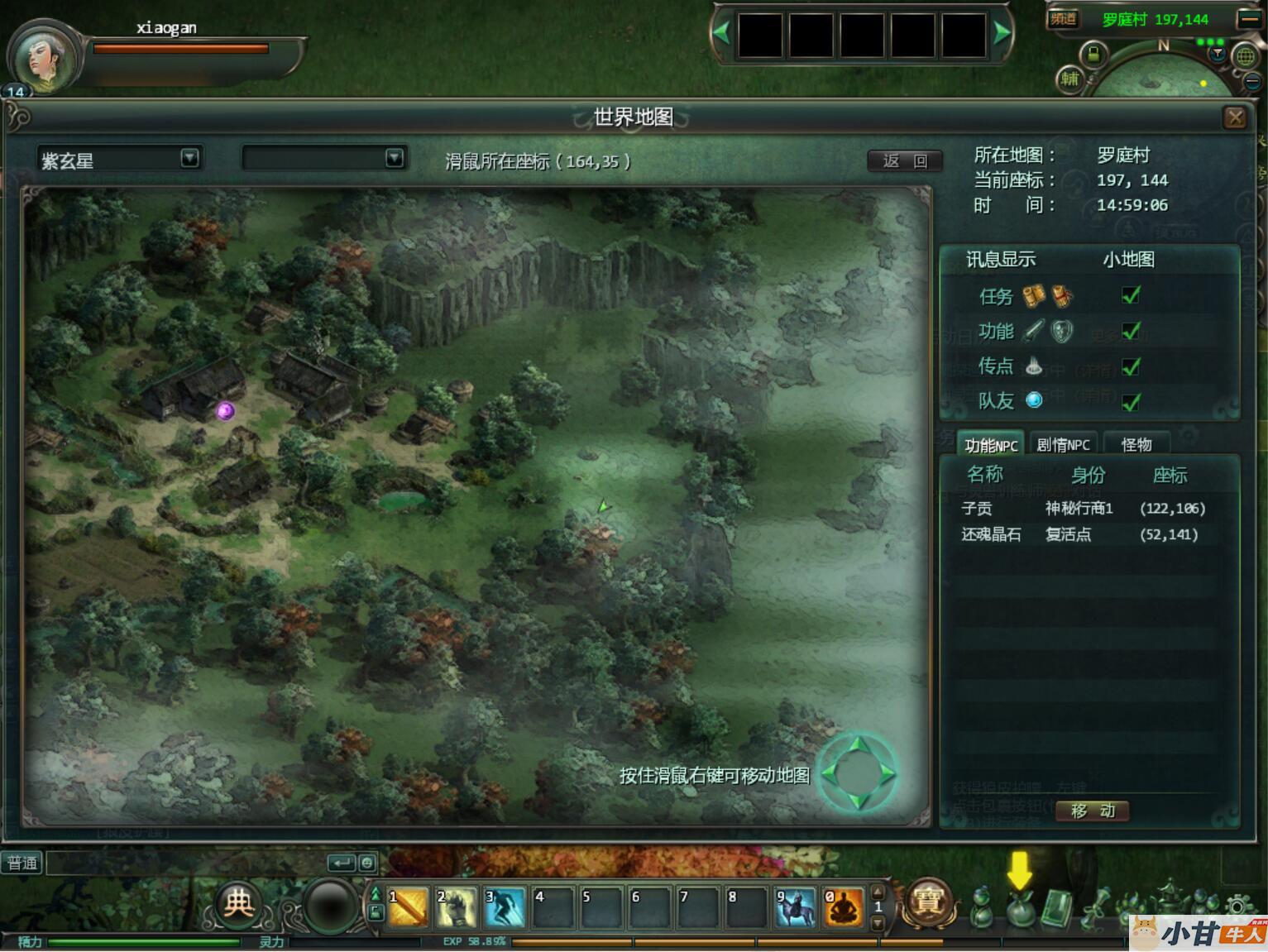1268x952 pixels.
Task: Toggle the 传点 minimap checkbox
Action: (x=1130, y=366)
